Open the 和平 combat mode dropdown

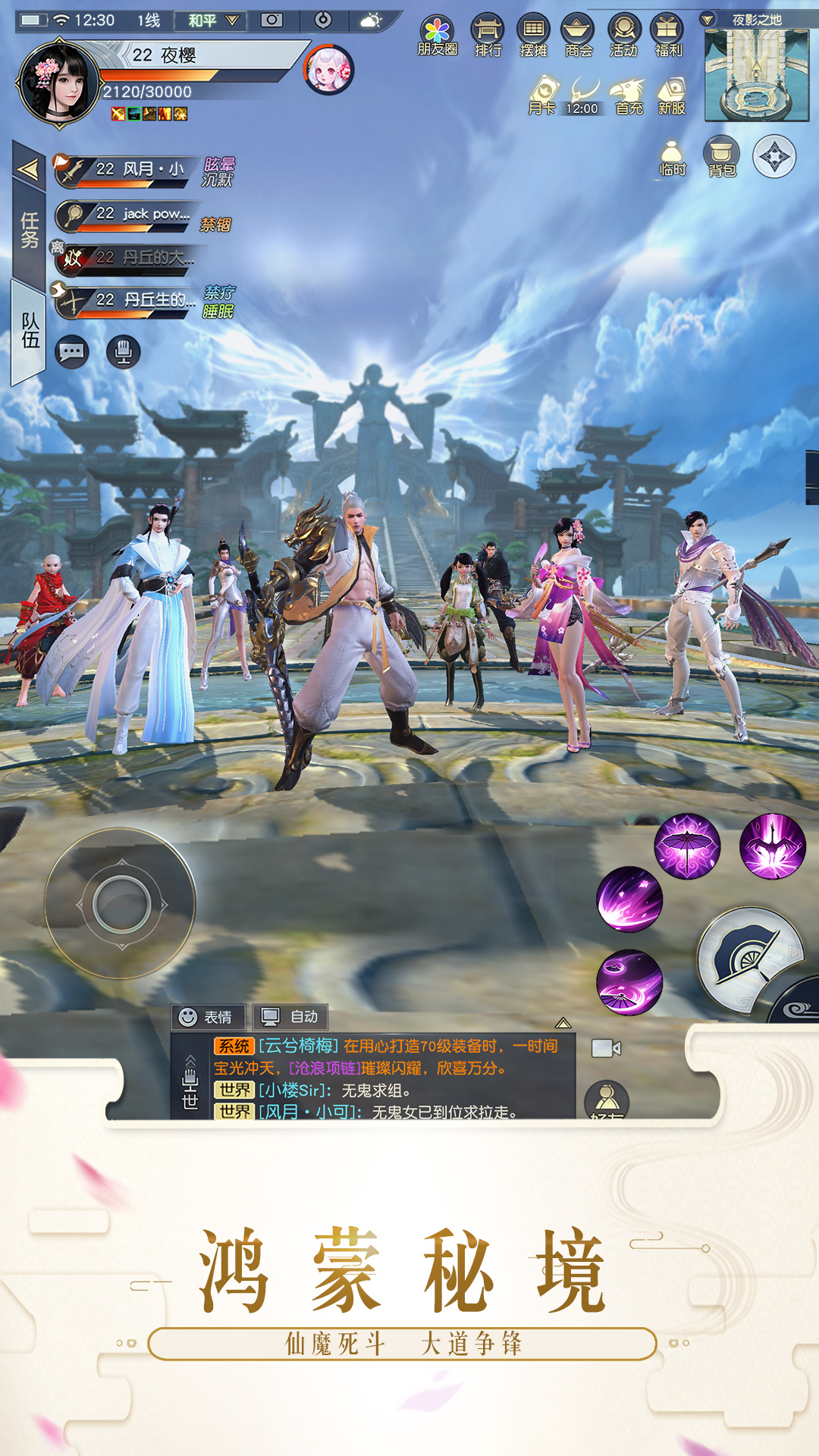pyautogui.click(x=214, y=20)
